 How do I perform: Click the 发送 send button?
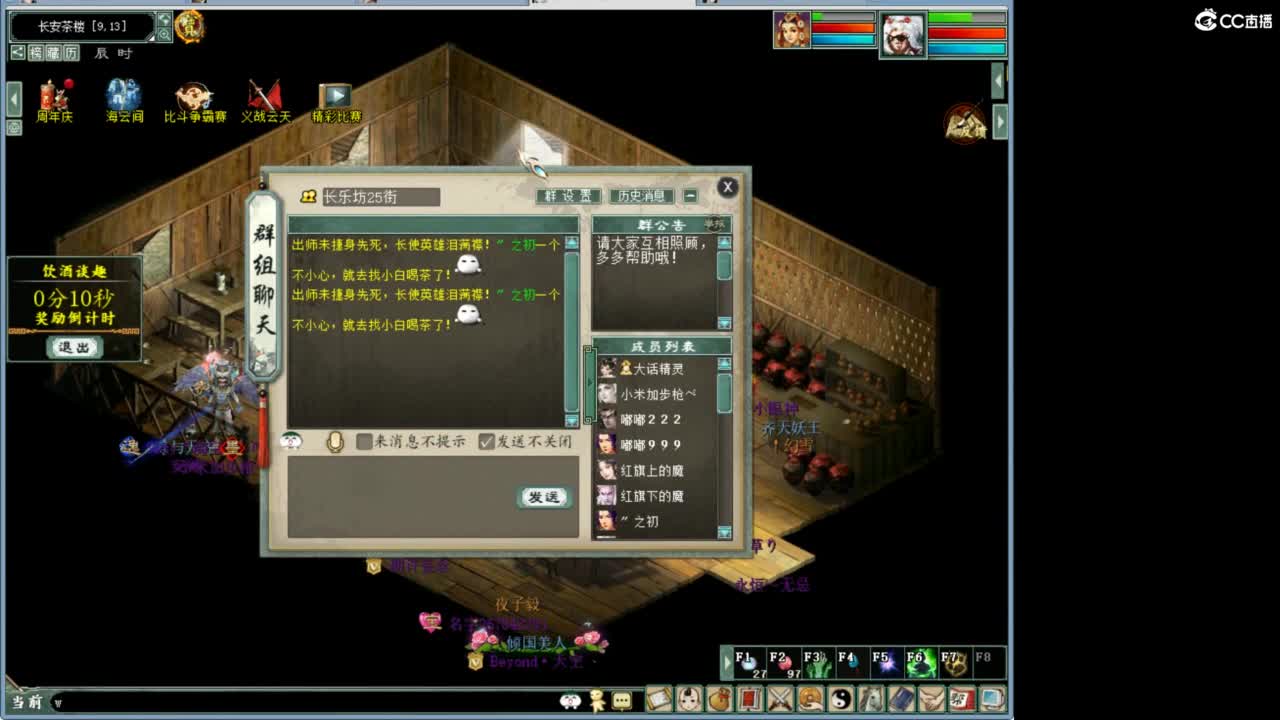(543, 497)
